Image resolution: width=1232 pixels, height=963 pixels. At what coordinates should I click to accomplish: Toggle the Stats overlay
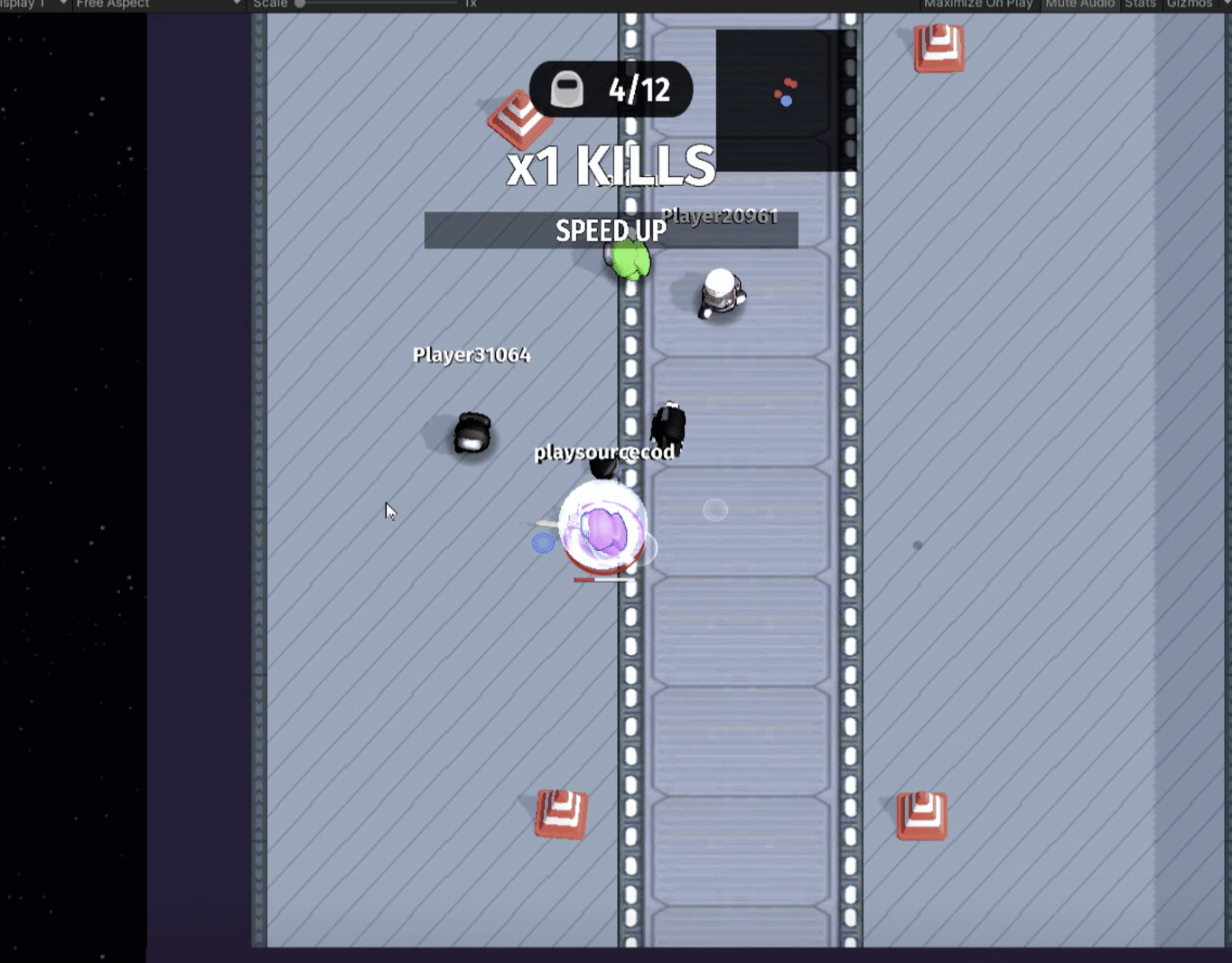[x=1139, y=4]
